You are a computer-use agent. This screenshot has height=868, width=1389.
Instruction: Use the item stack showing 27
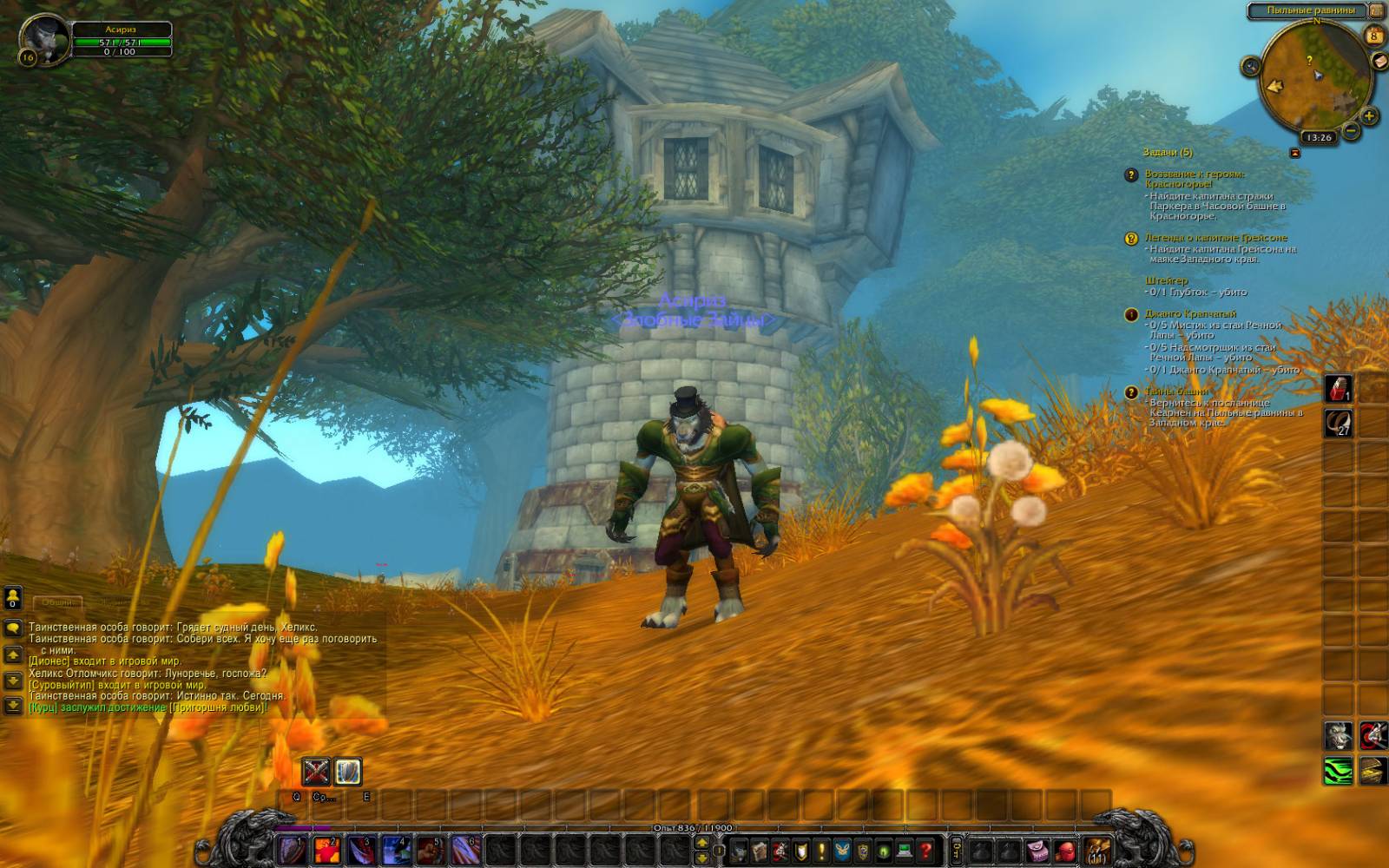(1338, 424)
